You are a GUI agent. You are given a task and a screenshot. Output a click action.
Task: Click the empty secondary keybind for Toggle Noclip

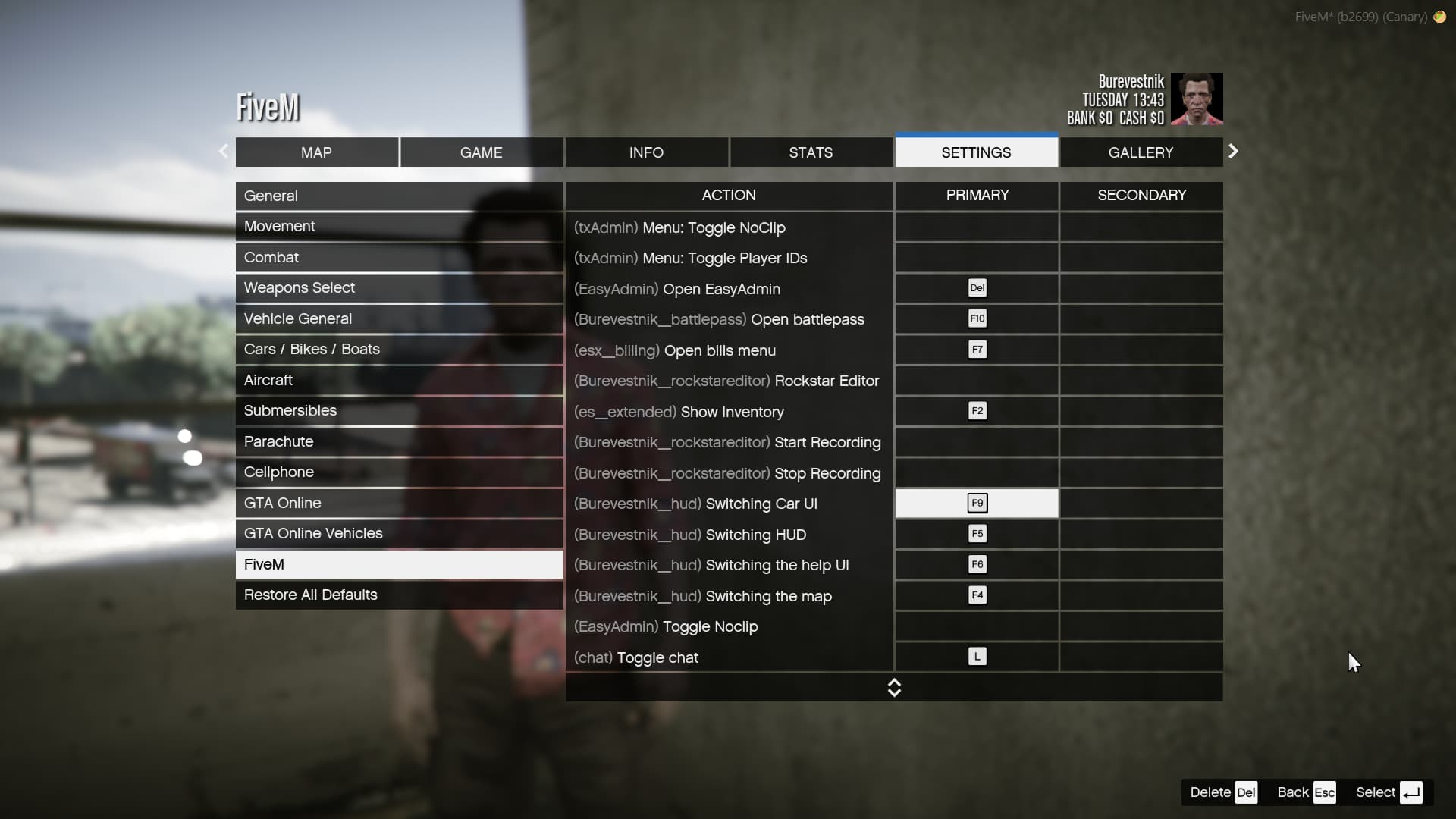(1141, 626)
